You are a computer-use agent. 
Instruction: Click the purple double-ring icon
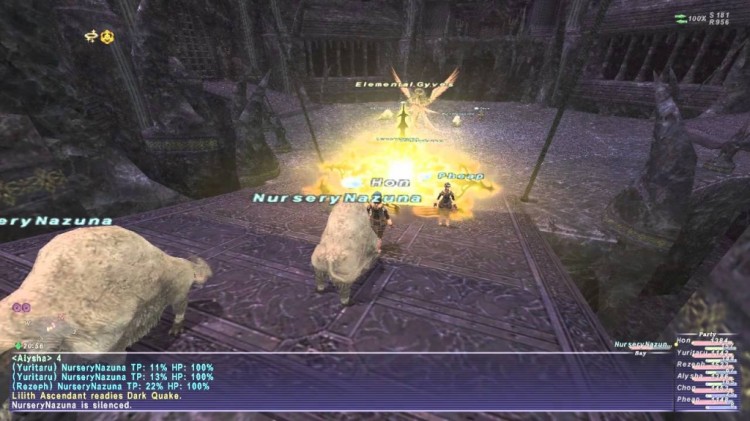pos(21,308)
